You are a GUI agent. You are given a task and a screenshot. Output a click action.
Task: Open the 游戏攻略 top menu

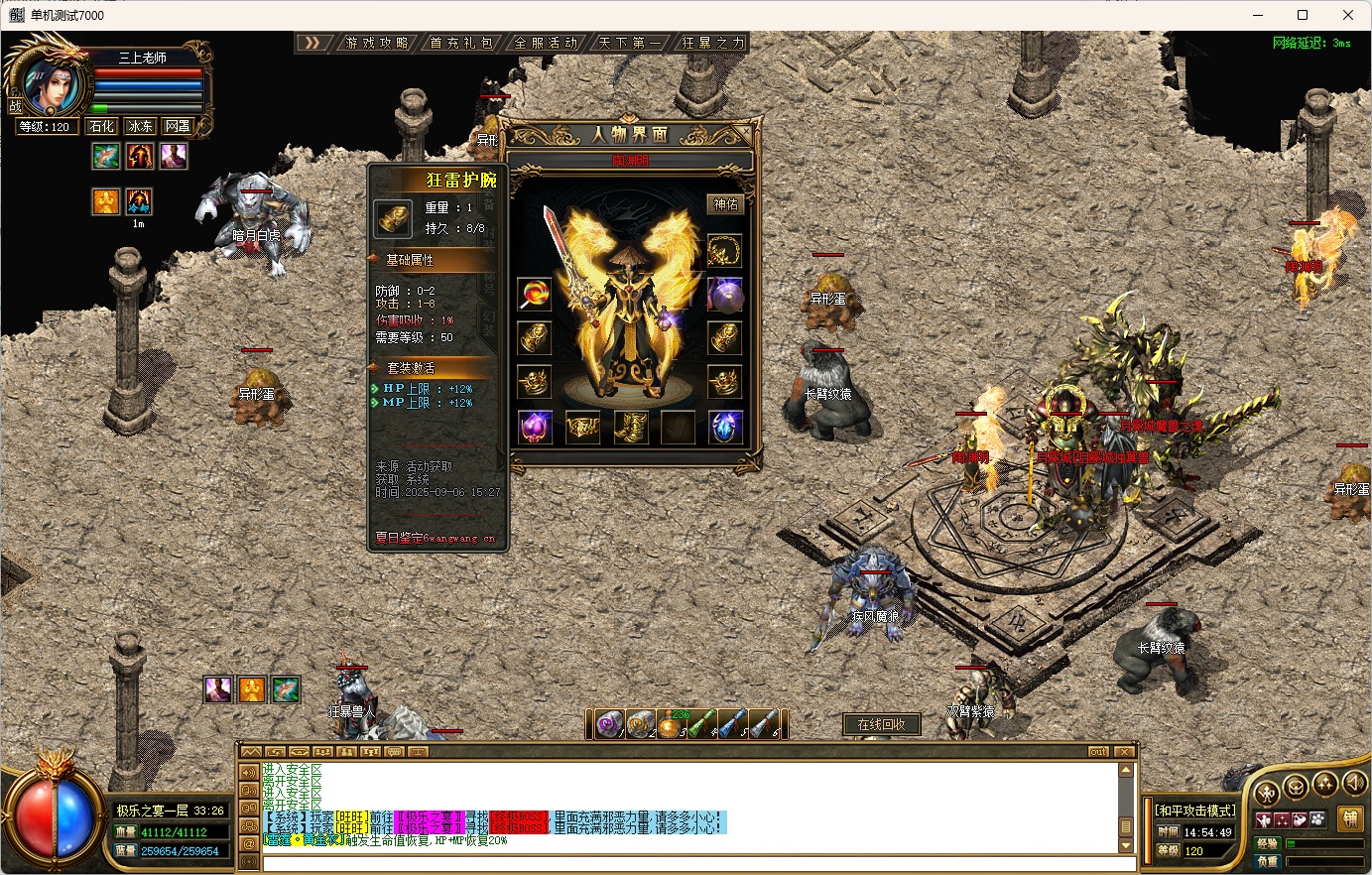[377, 43]
